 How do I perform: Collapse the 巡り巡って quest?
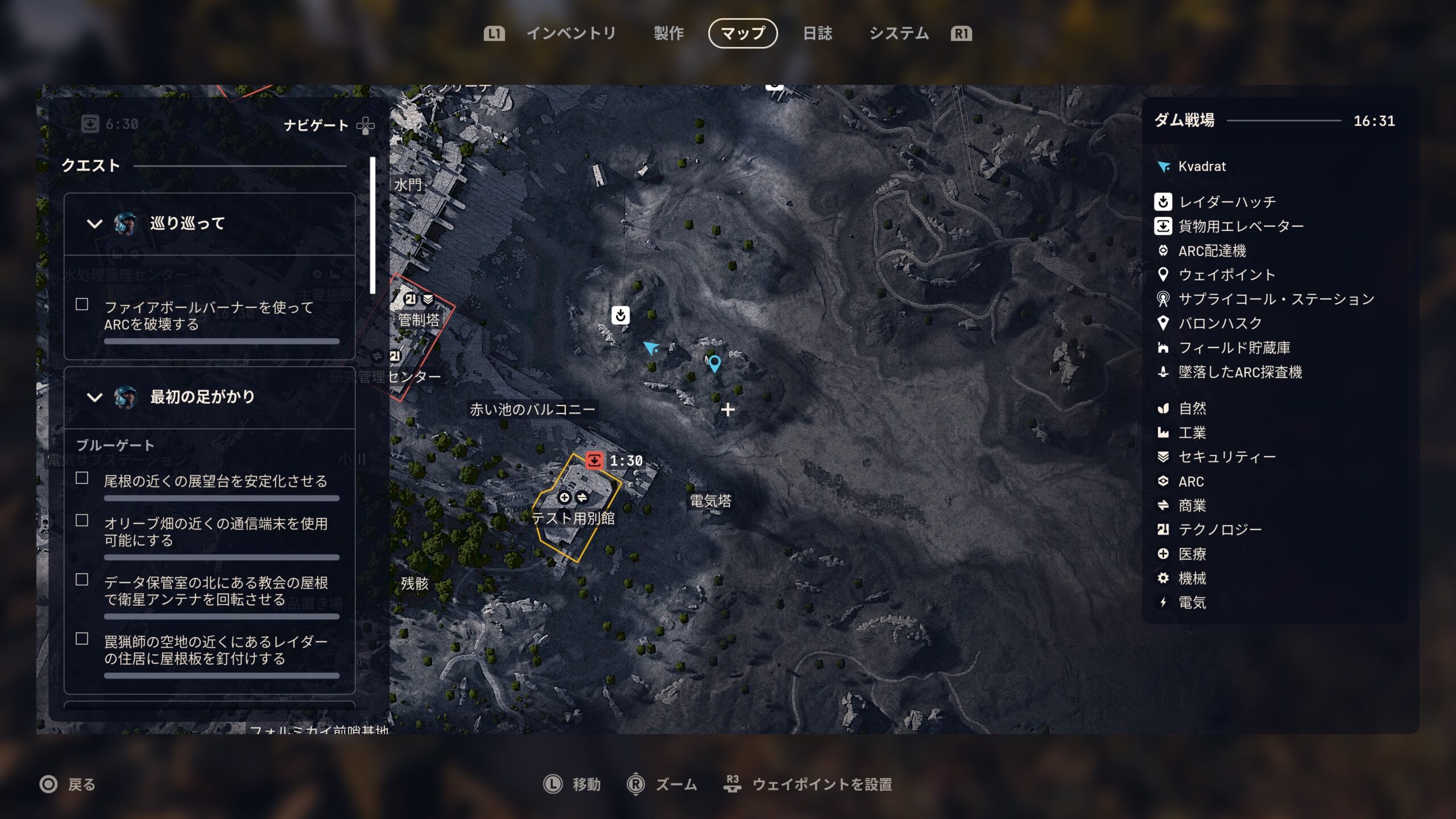[94, 224]
